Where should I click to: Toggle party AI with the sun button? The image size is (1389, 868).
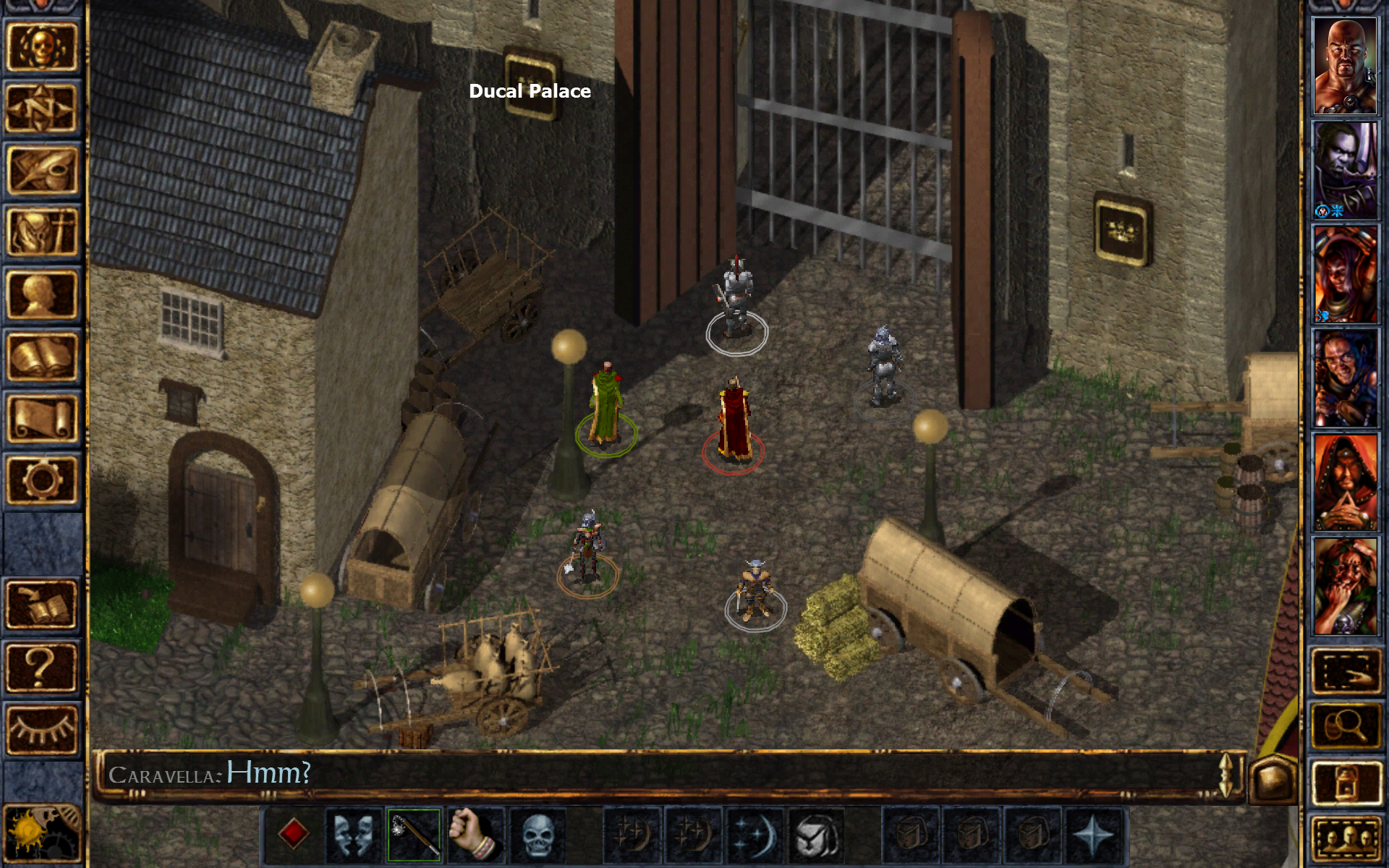pyautogui.click(x=41, y=832)
